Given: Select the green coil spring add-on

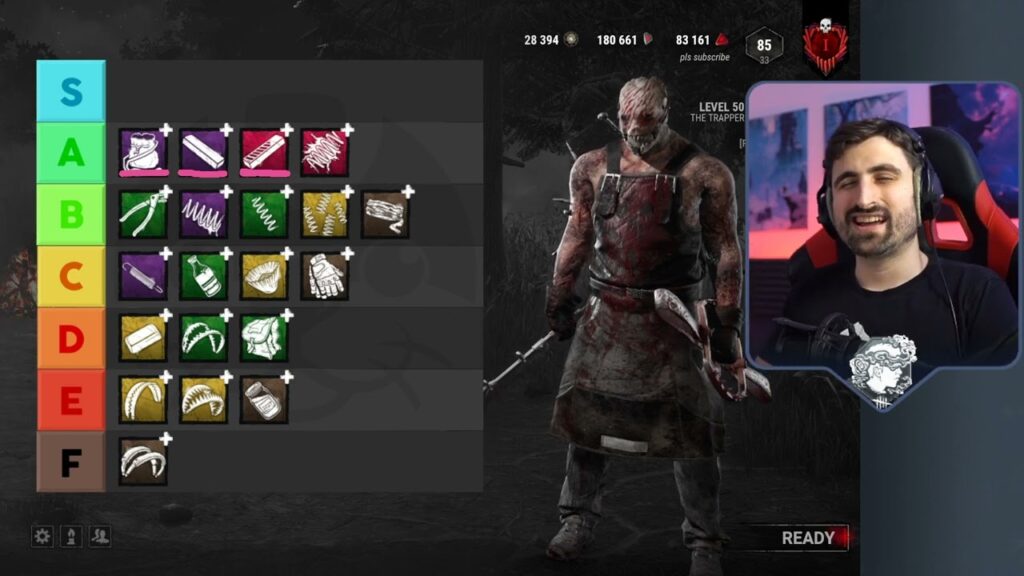Looking at the screenshot, I should 264,214.
